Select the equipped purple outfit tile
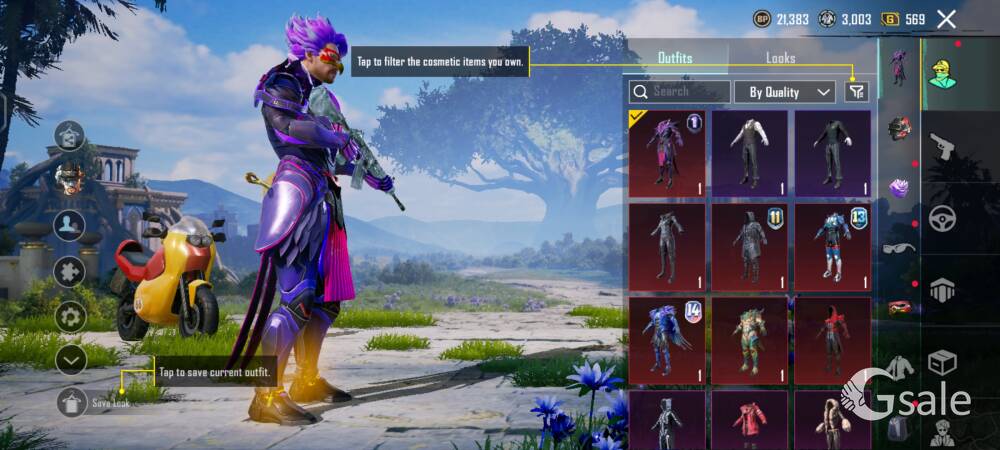The height and width of the screenshot is (450, 1000). 666,153
